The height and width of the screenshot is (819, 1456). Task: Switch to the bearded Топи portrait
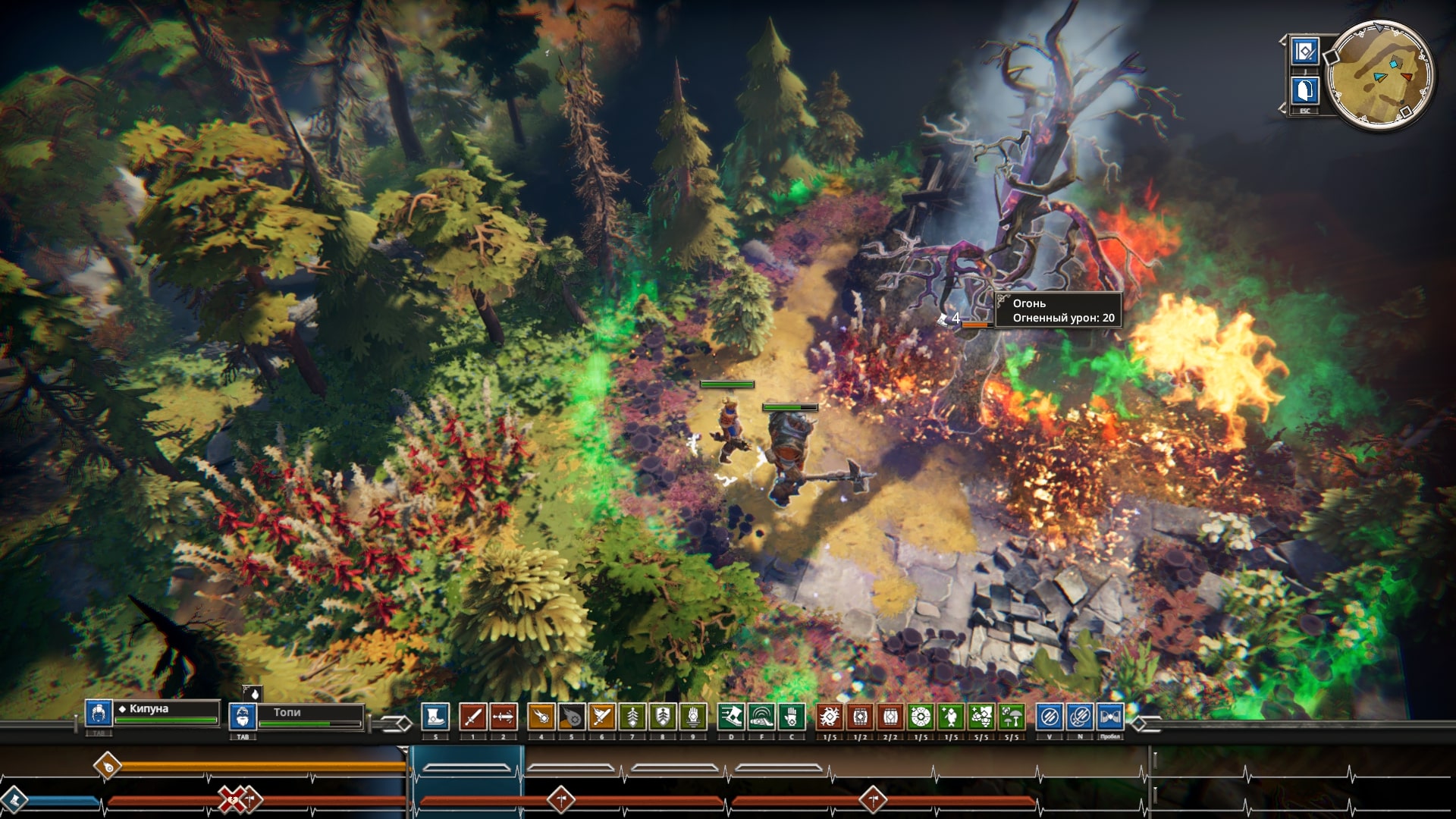[x=242, y=717]
